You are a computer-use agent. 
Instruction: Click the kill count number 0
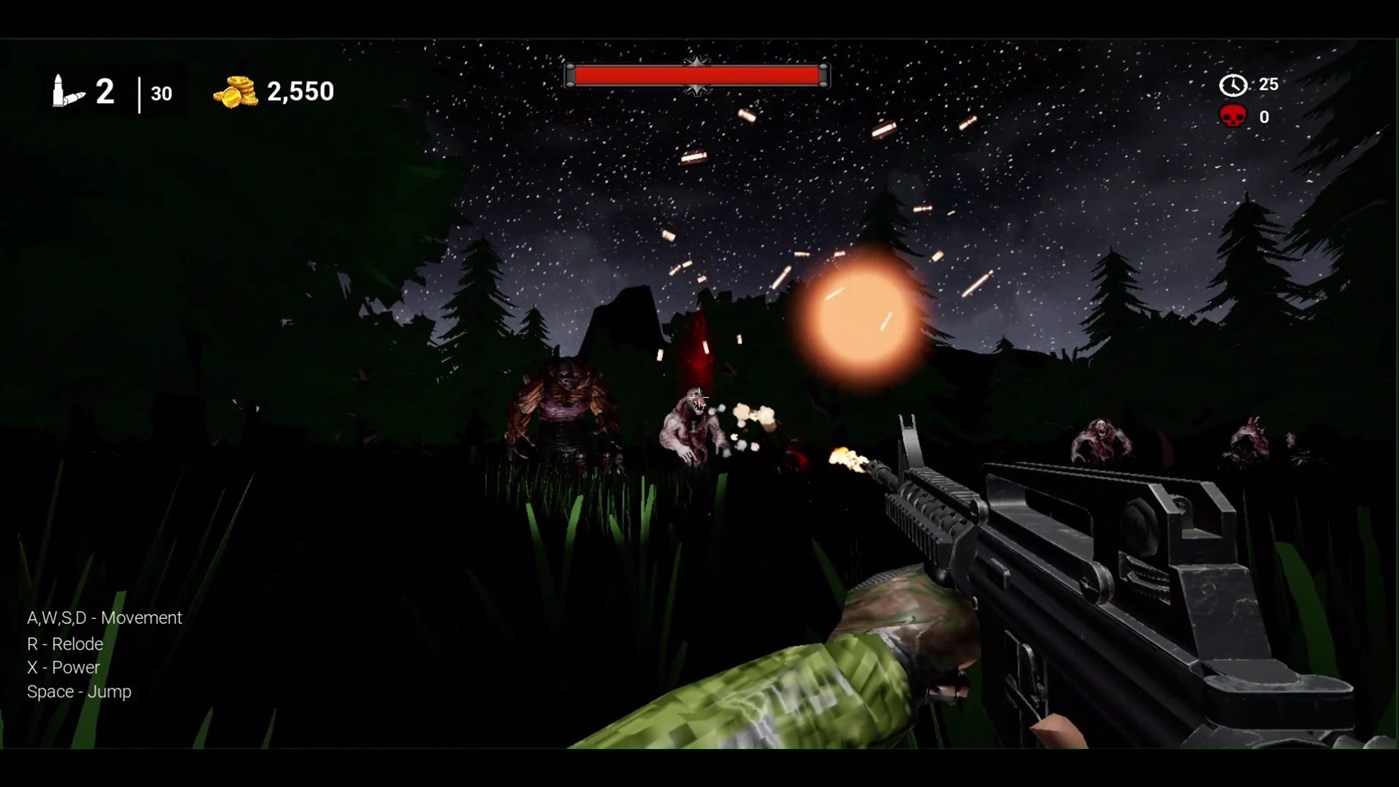coord(1263,116)
